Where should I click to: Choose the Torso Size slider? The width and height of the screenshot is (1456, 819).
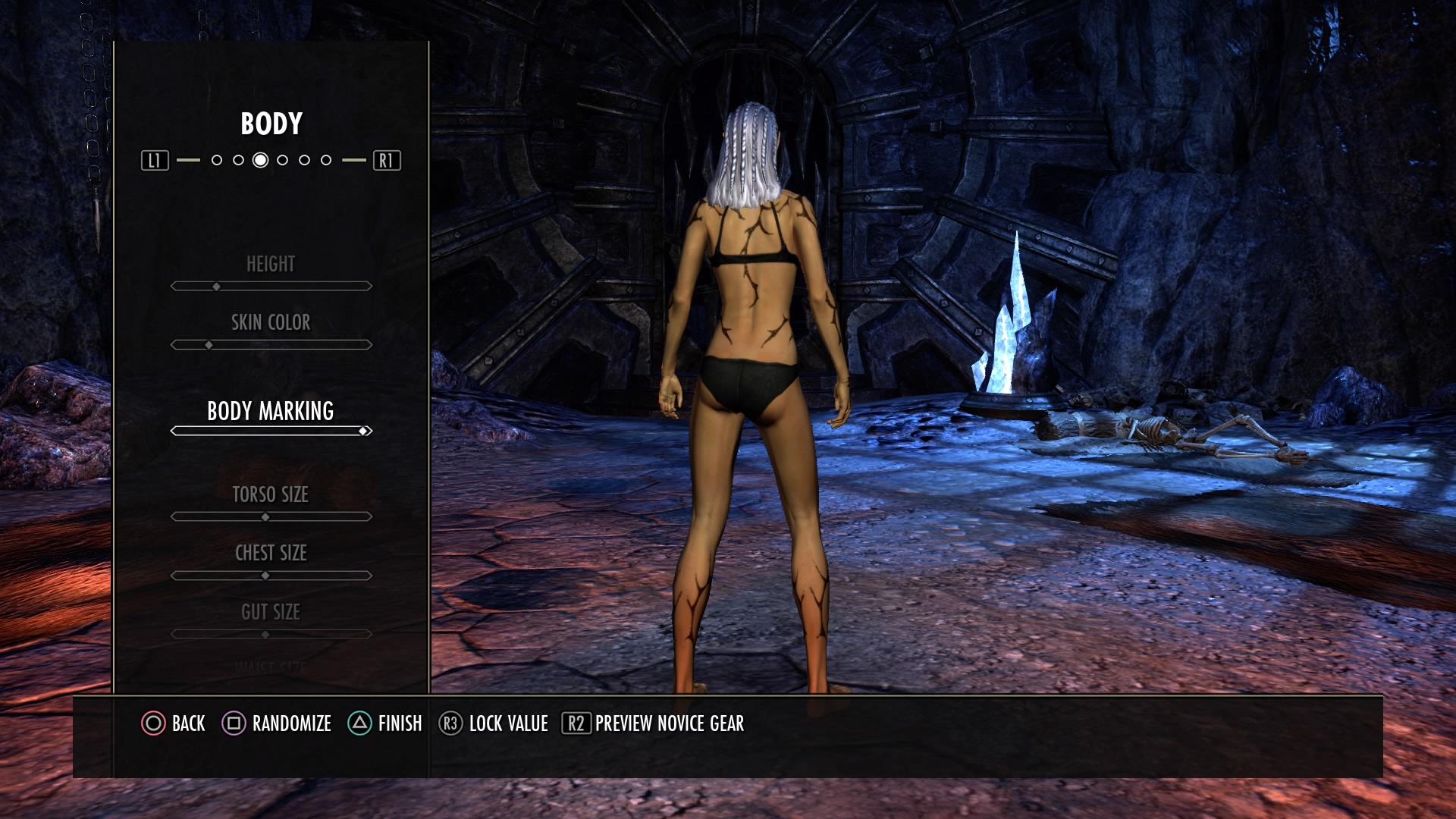pos(271,516)
